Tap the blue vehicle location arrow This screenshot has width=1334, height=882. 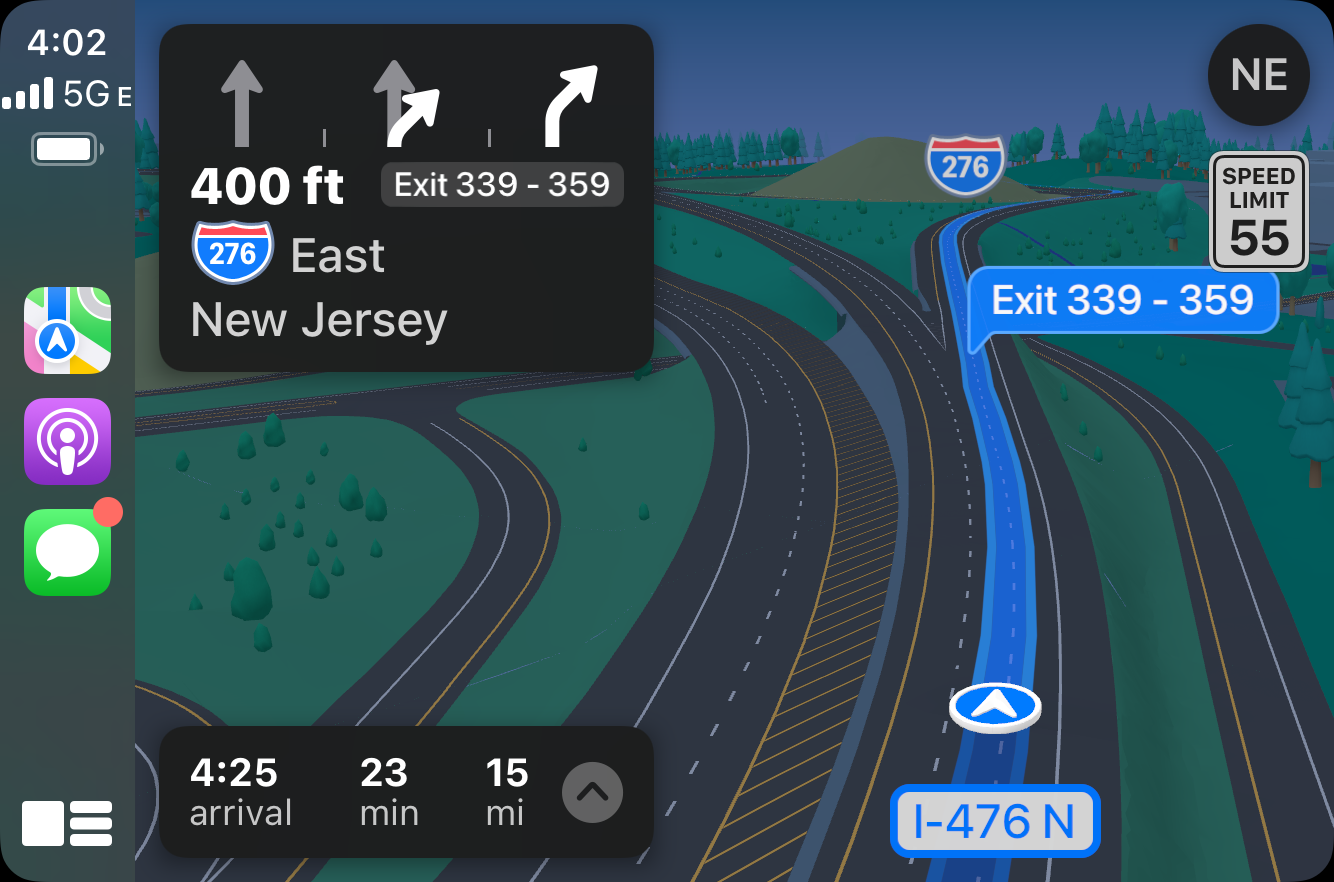click(x=995, y=707)
